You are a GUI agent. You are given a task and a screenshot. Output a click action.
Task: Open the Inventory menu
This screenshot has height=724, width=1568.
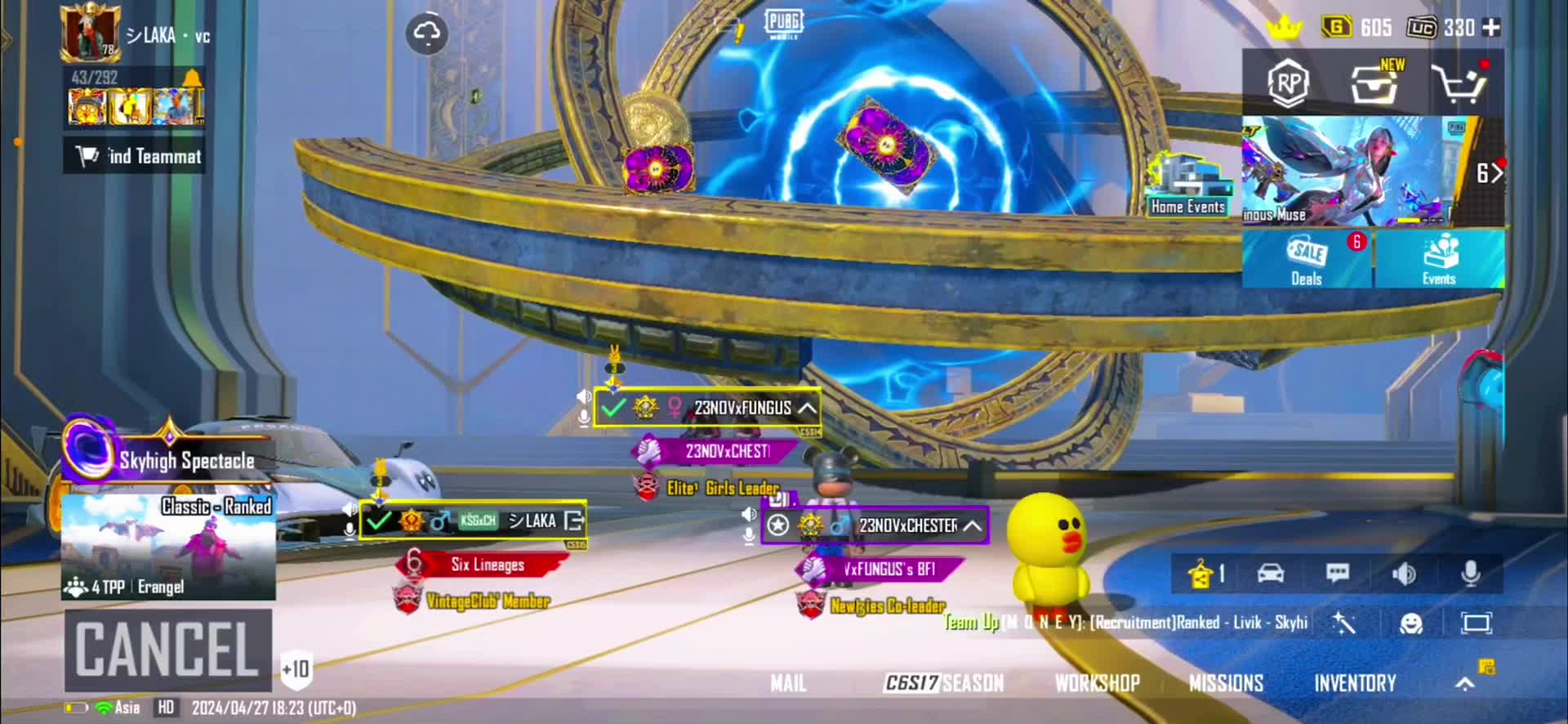[1355, 683]
